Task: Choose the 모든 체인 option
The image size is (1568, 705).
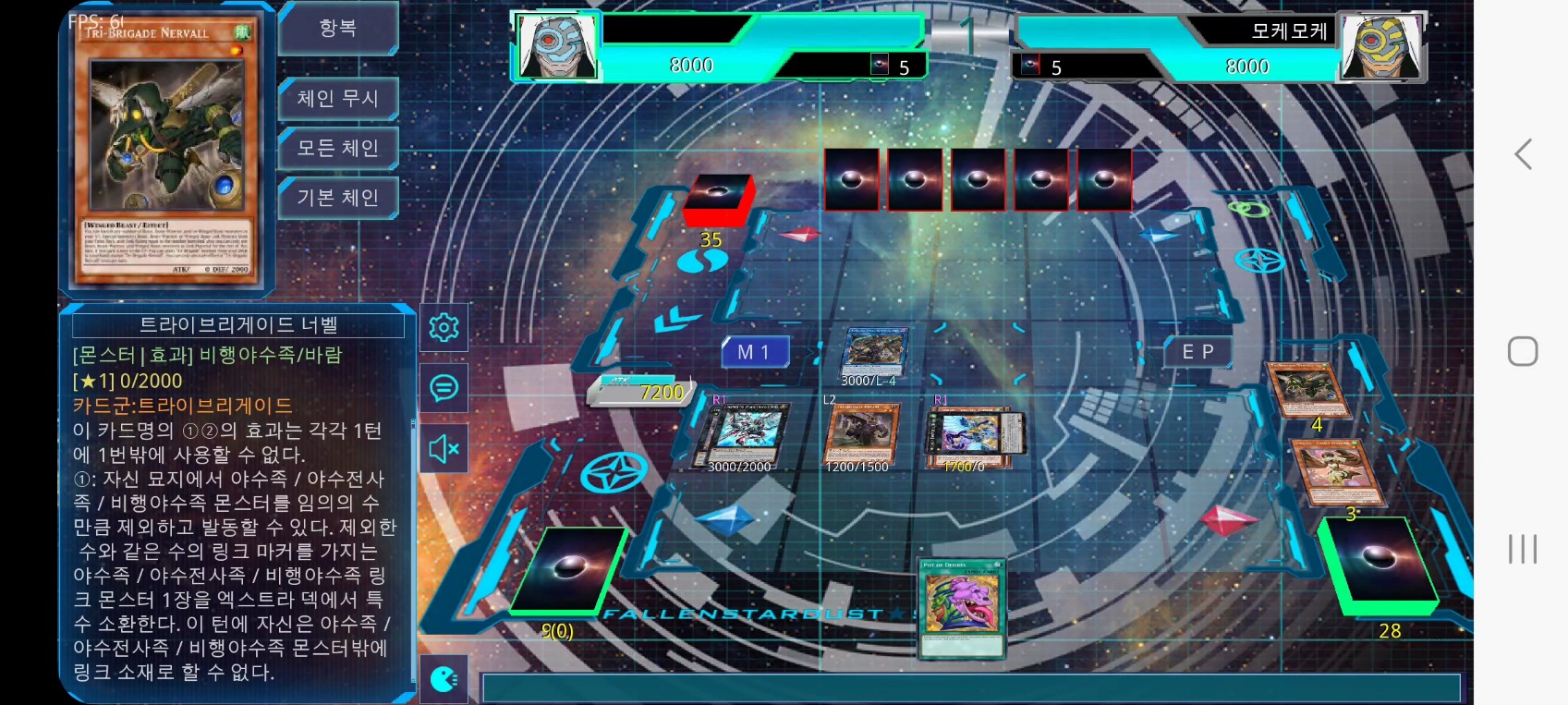Action: click(338, 148)
